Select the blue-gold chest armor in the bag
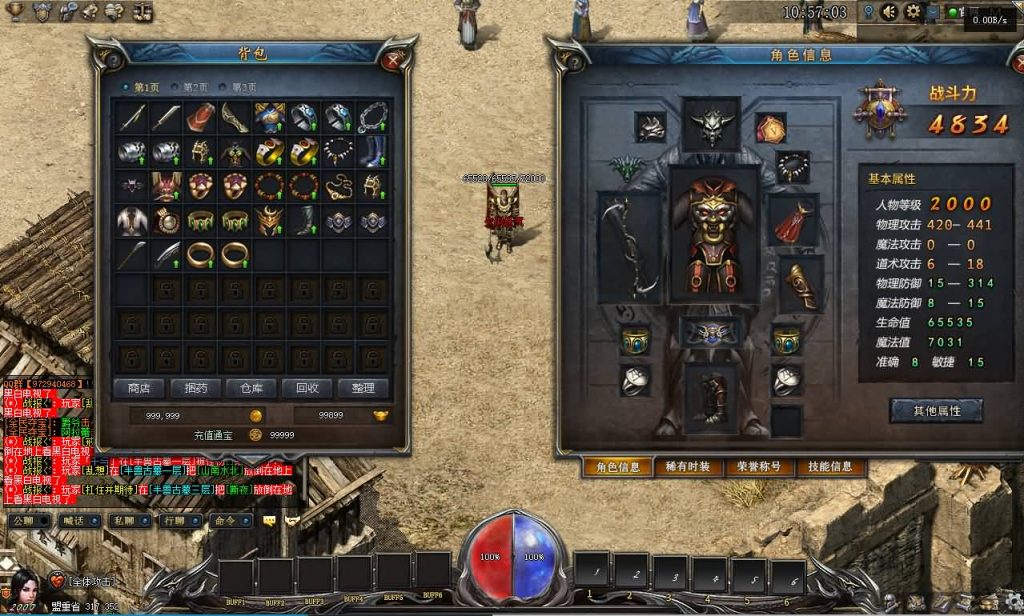Viewport: 1024px width, 616px height. click(x=269, y=119)
